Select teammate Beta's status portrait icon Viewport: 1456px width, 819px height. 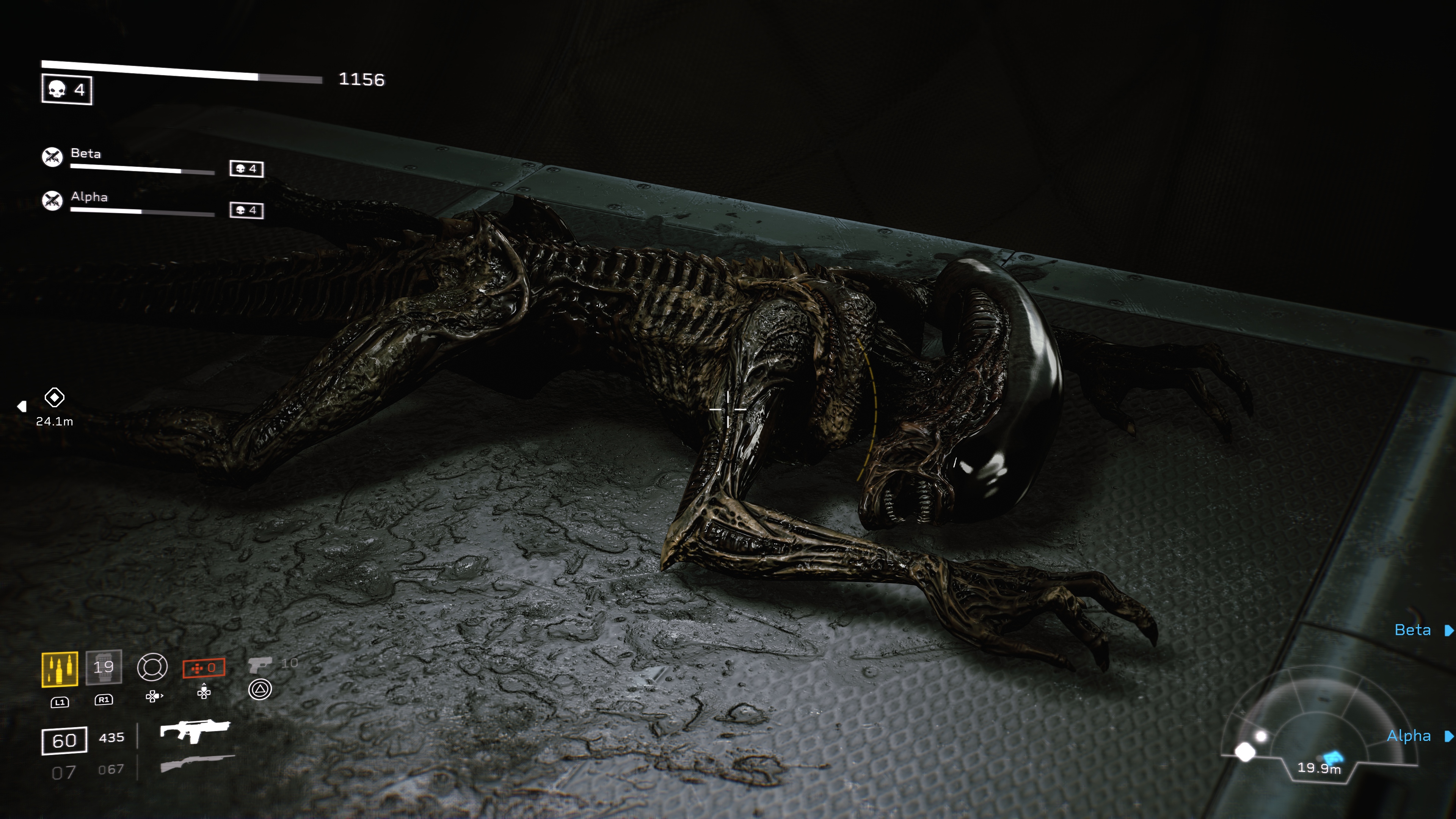click(53, 157)
